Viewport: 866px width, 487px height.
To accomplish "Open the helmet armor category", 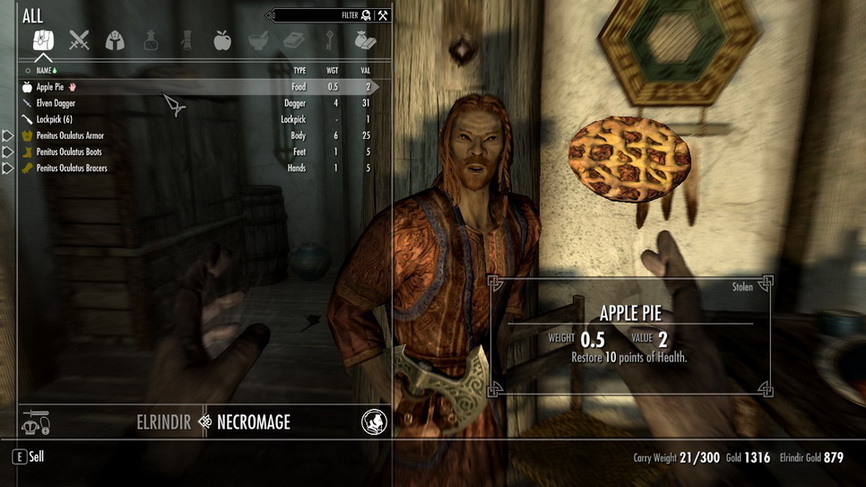I will 115,41.
